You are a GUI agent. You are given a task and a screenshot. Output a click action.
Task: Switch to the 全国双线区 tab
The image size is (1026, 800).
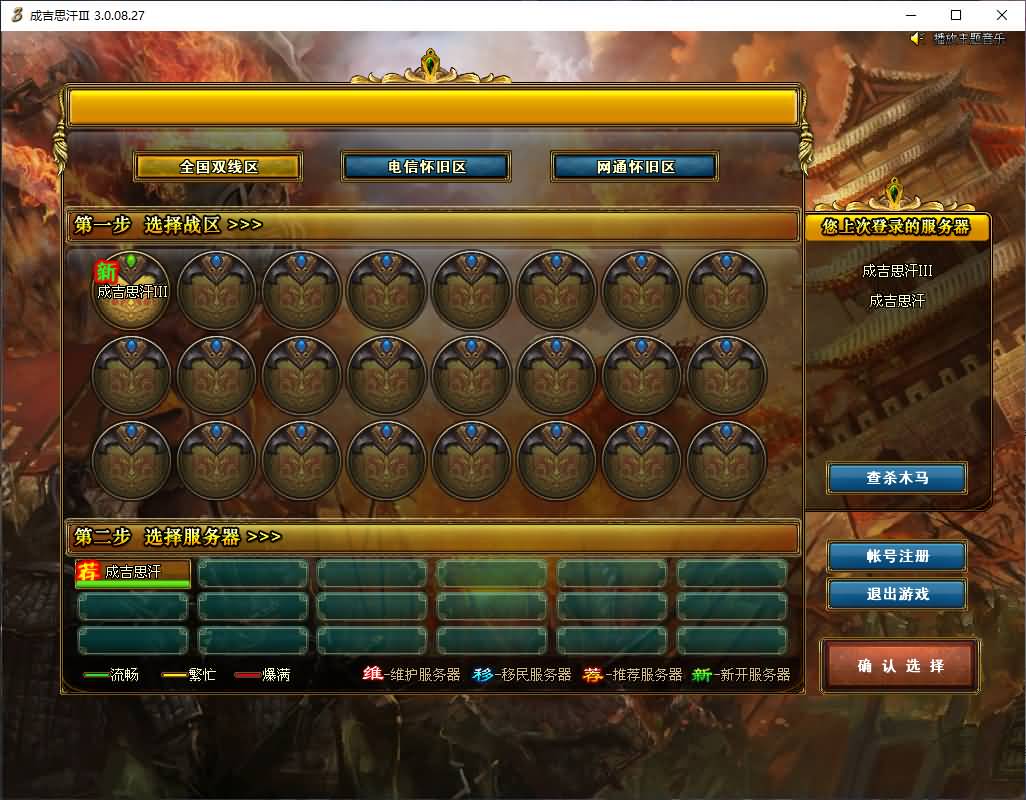pos(219,167)
